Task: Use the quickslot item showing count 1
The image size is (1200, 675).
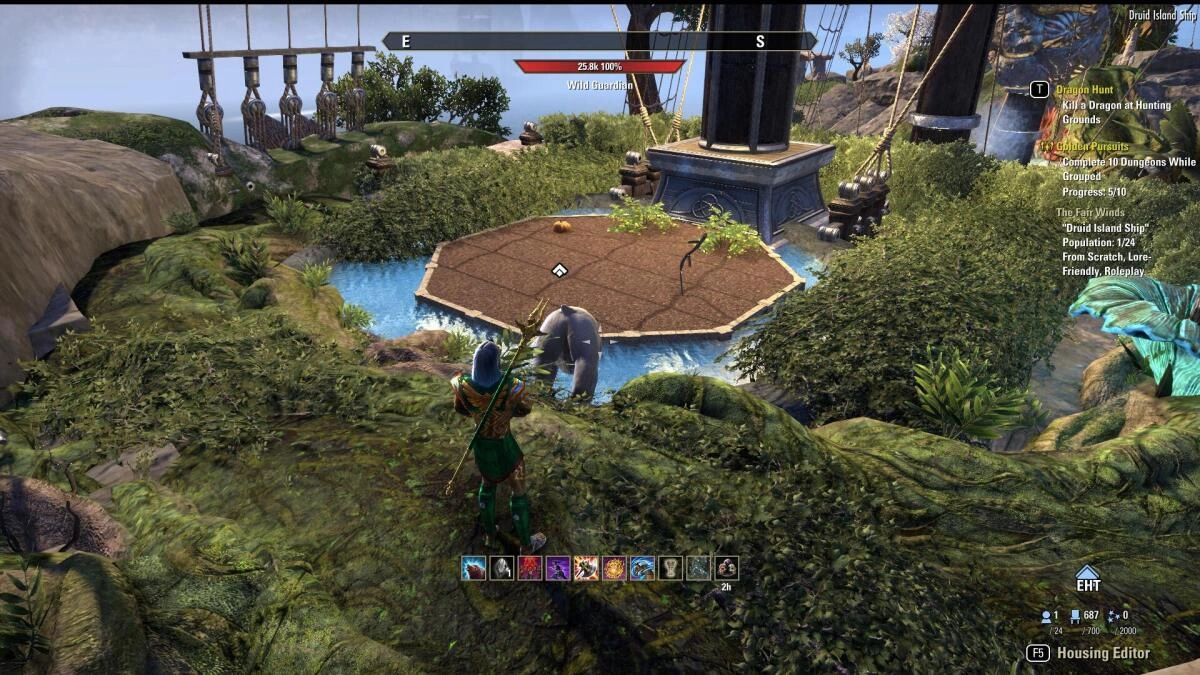Action: 501,568
